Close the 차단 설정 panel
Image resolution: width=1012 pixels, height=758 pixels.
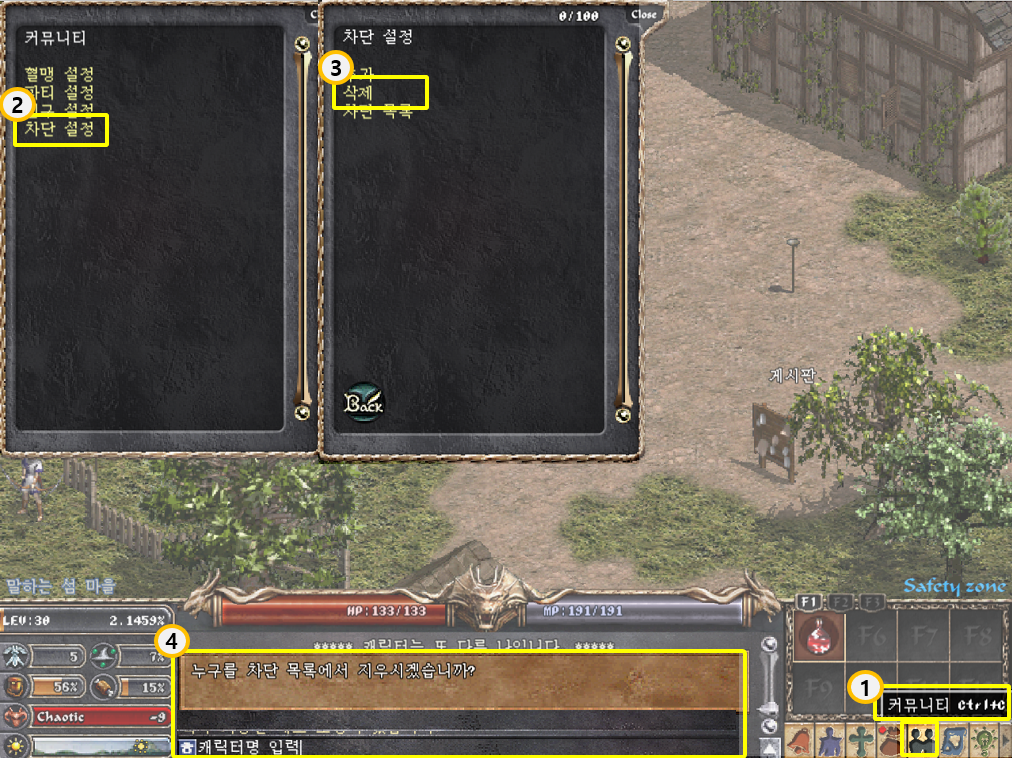click(x=645, y=14)
